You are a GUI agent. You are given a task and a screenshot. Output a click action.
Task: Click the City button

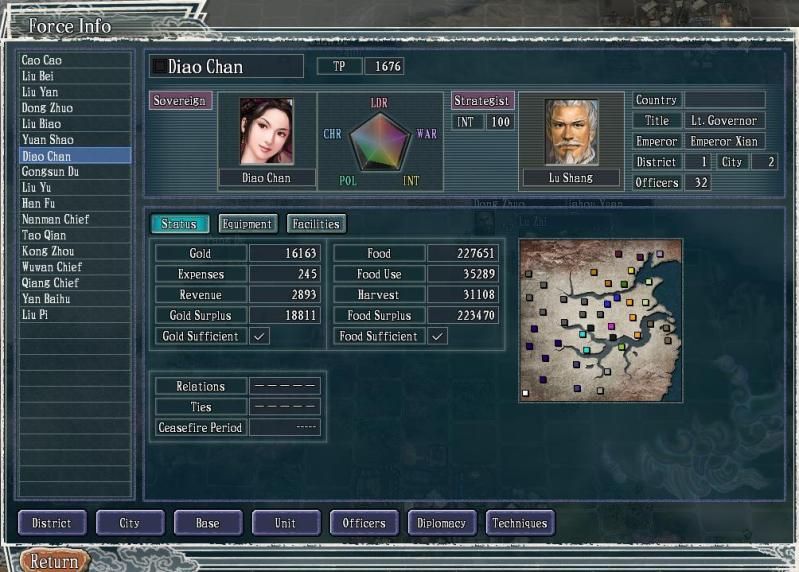pyautogui.click(x=130, y=523)
